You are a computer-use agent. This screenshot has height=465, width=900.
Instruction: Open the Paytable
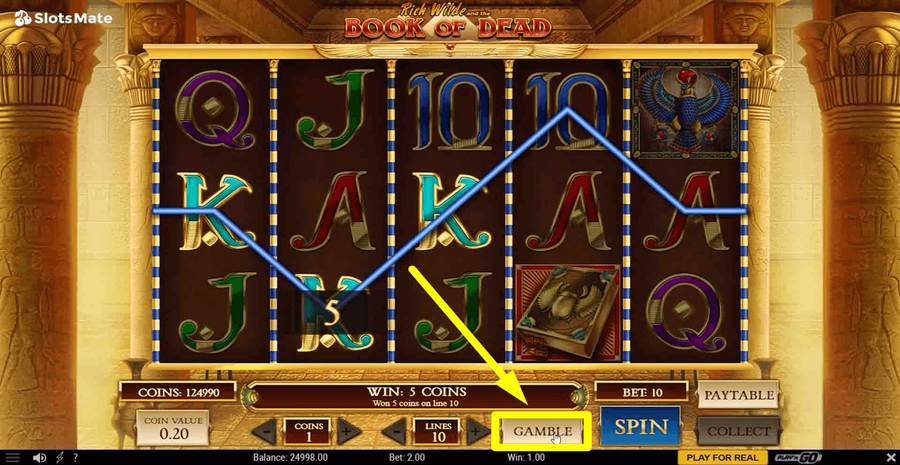739,395
